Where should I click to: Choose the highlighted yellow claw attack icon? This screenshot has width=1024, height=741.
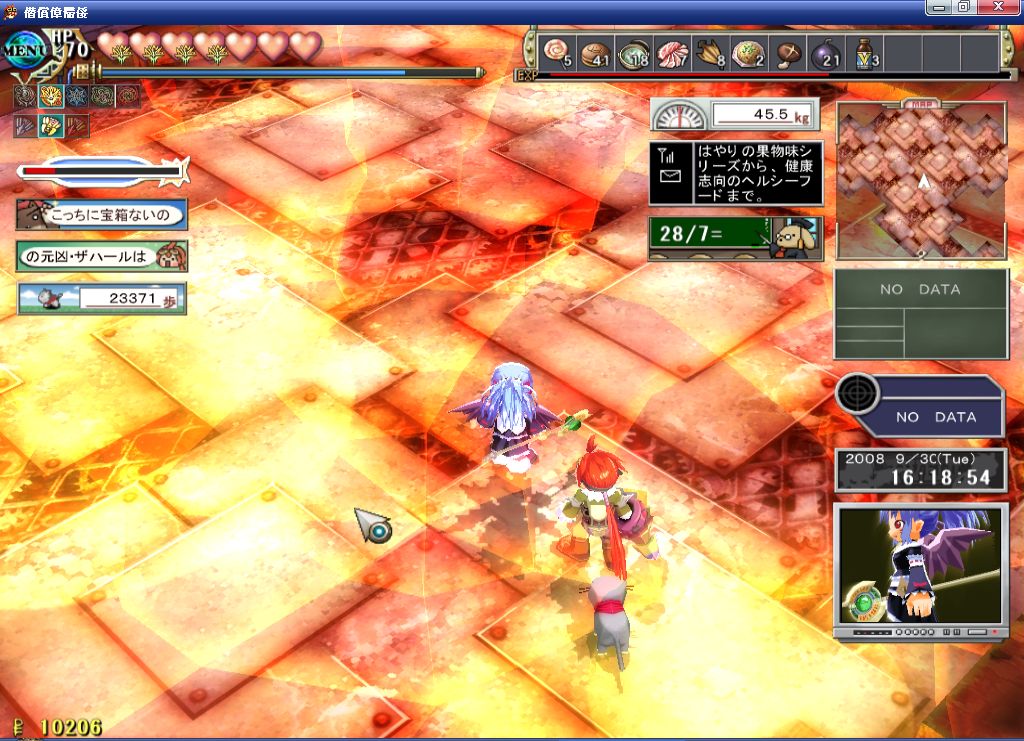pyautogui.click(x=49, y=126)
